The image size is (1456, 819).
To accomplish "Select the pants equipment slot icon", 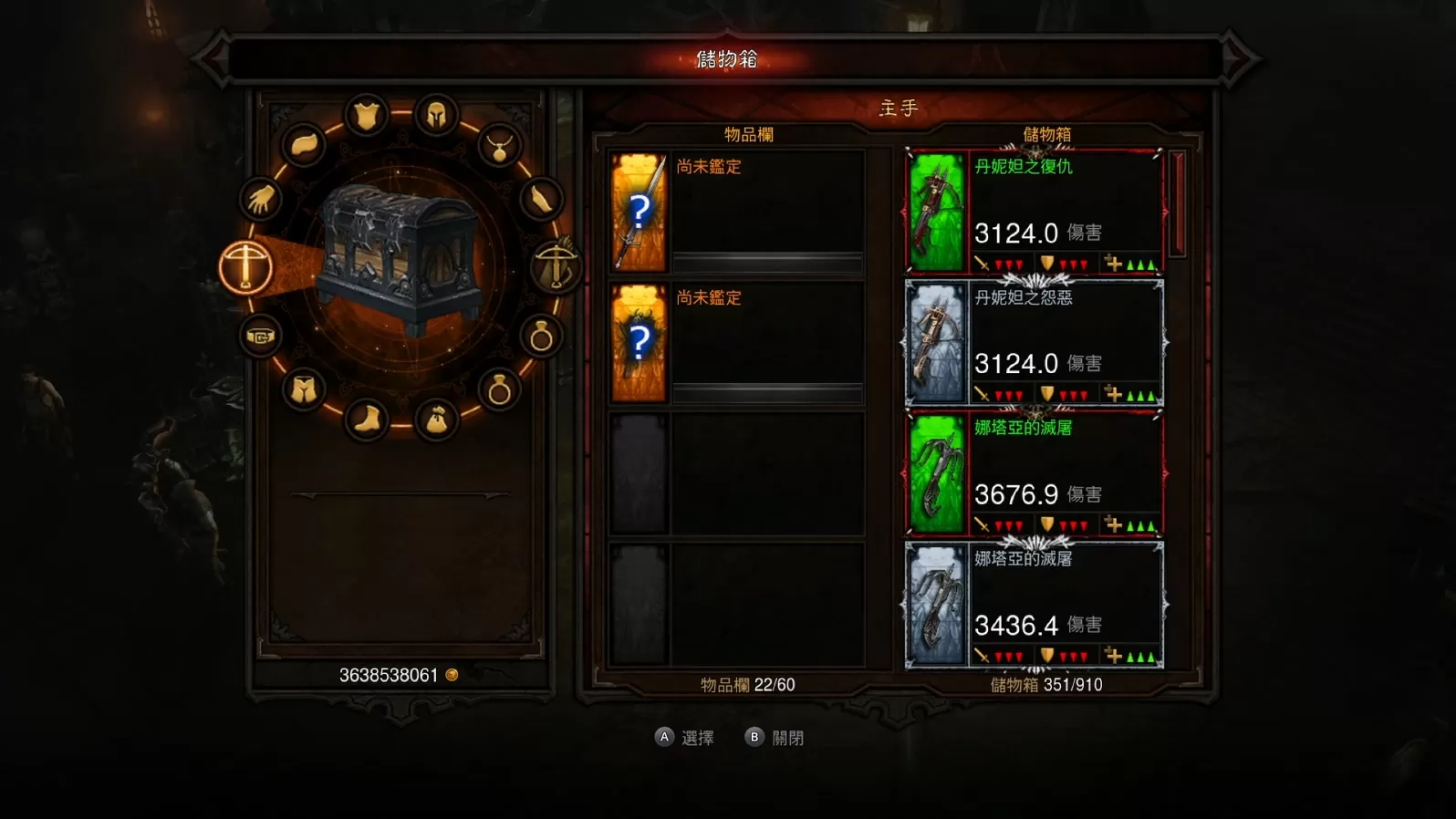I will click(304, 389).
